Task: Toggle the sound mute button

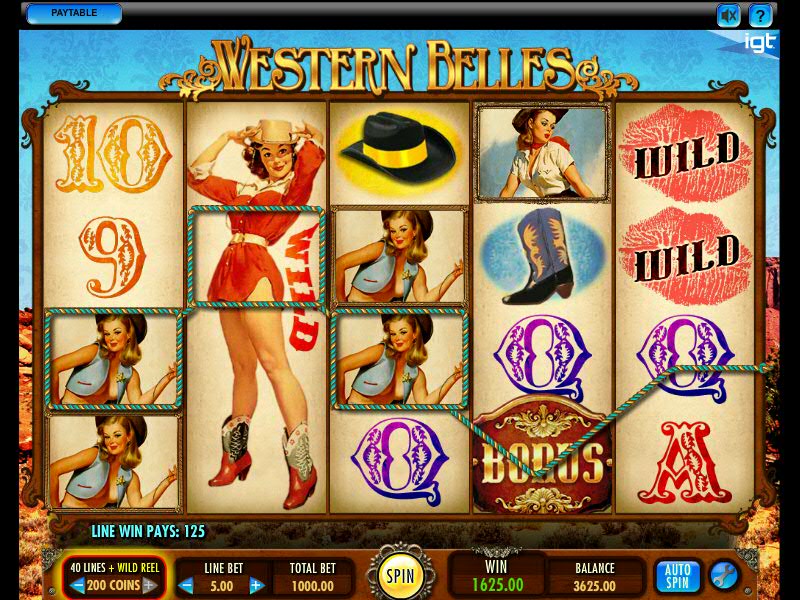Action: 729,15
